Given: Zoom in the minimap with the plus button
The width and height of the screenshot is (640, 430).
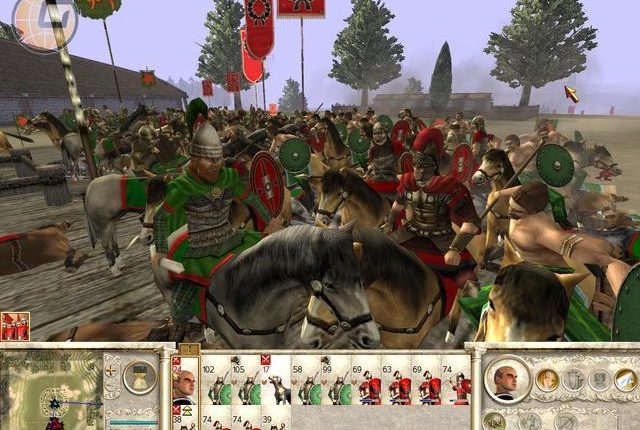Looking at the screenshot, I should tap(112, 369).
